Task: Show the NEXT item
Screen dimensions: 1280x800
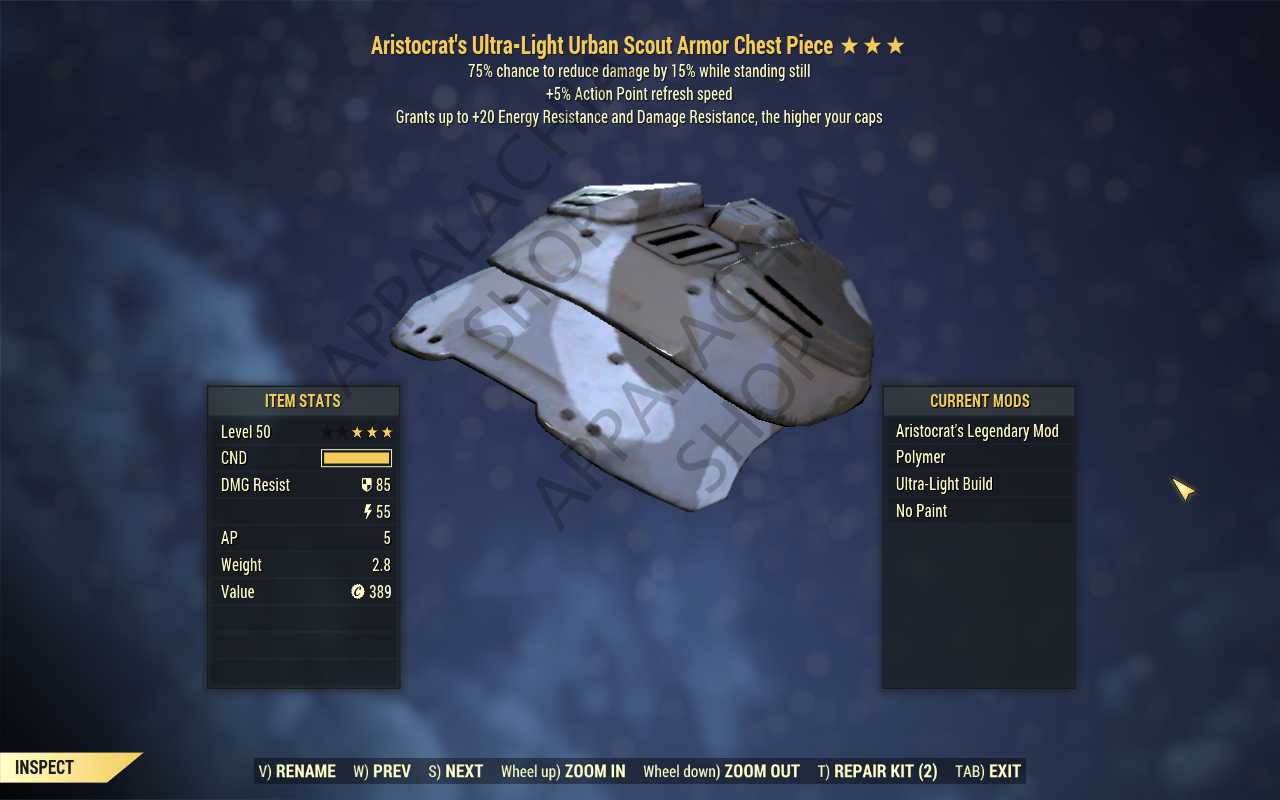Action: 455,771
